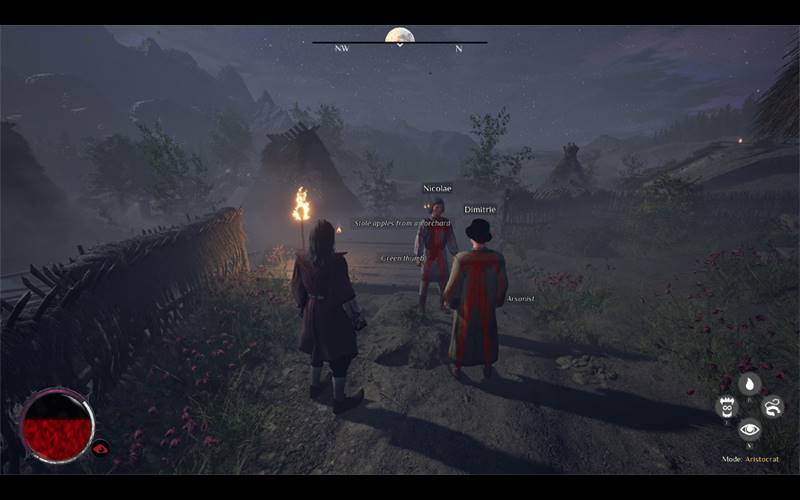Activate the flame droplet ability icon
This screenshot has height=500, width=800.
click(x=749, y=384)
